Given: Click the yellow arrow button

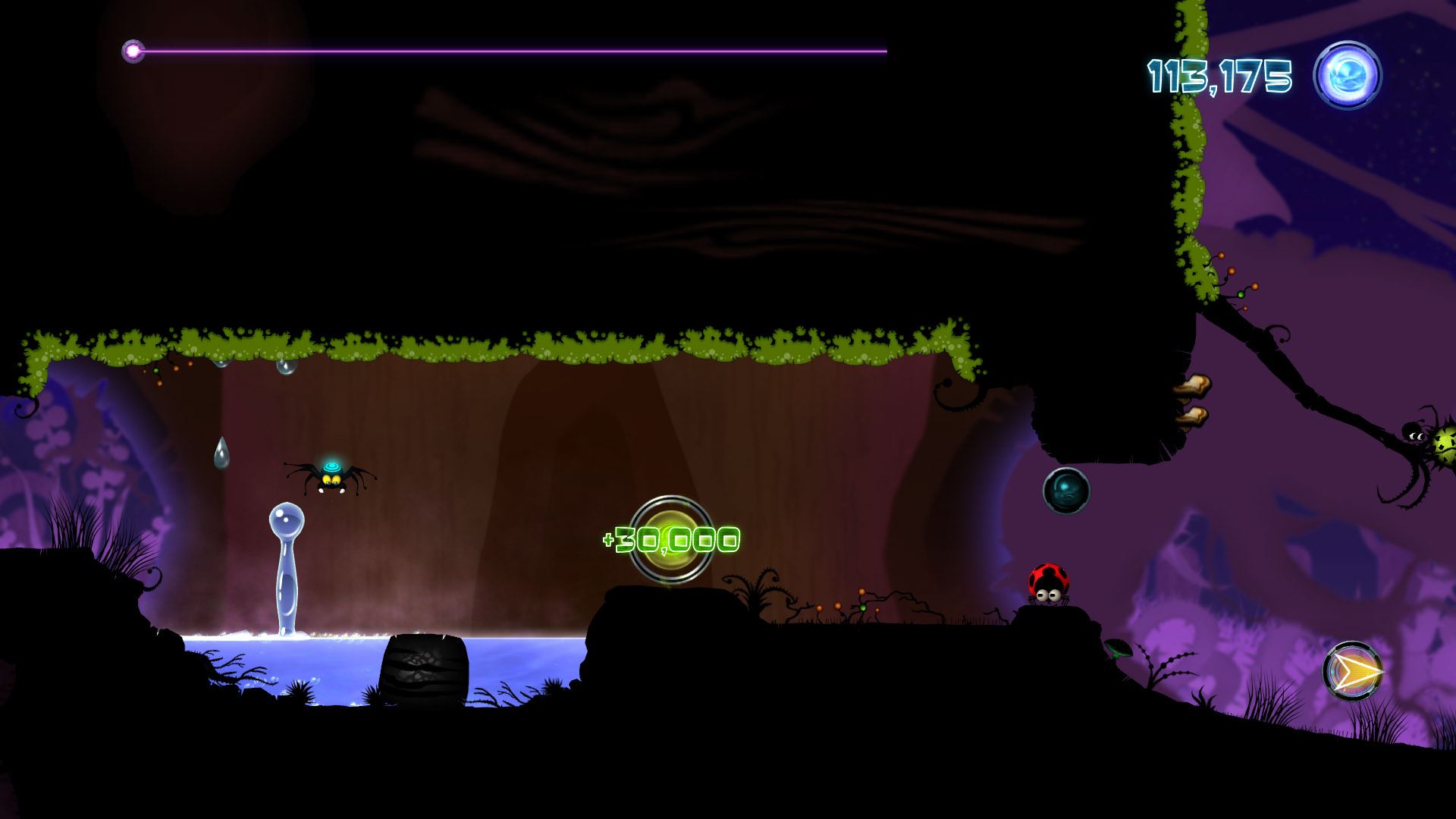Looking at the screenshot, I should [x=1353, y=671].
